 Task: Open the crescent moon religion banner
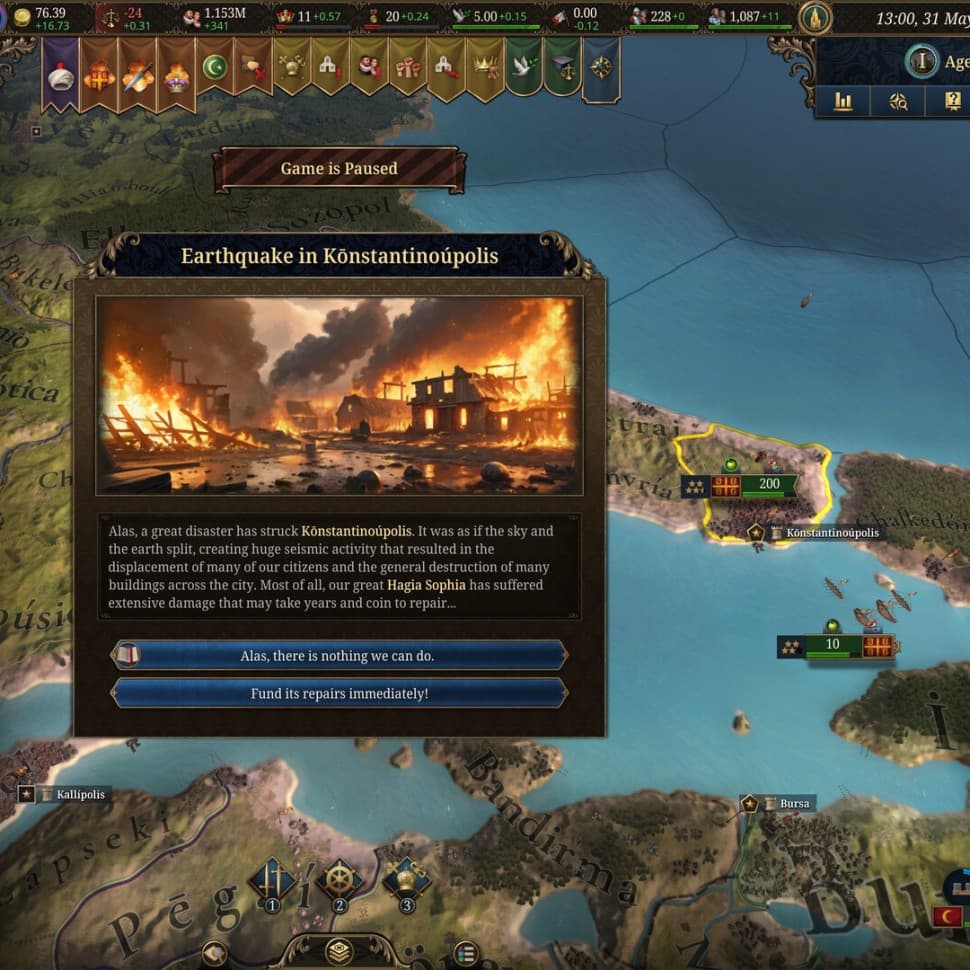coord(214,68)
